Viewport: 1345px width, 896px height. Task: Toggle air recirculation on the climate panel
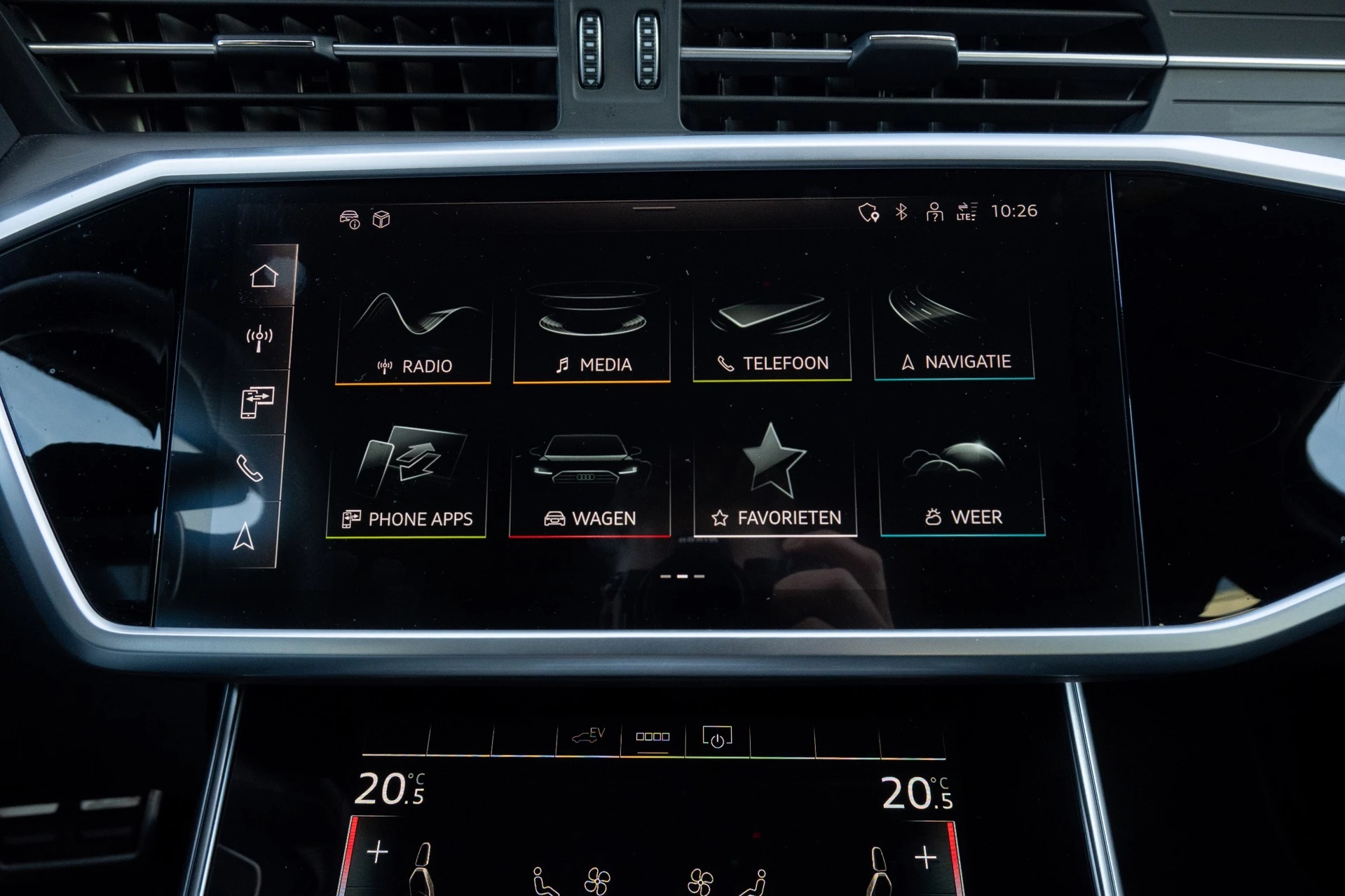(x=653, y=736)
